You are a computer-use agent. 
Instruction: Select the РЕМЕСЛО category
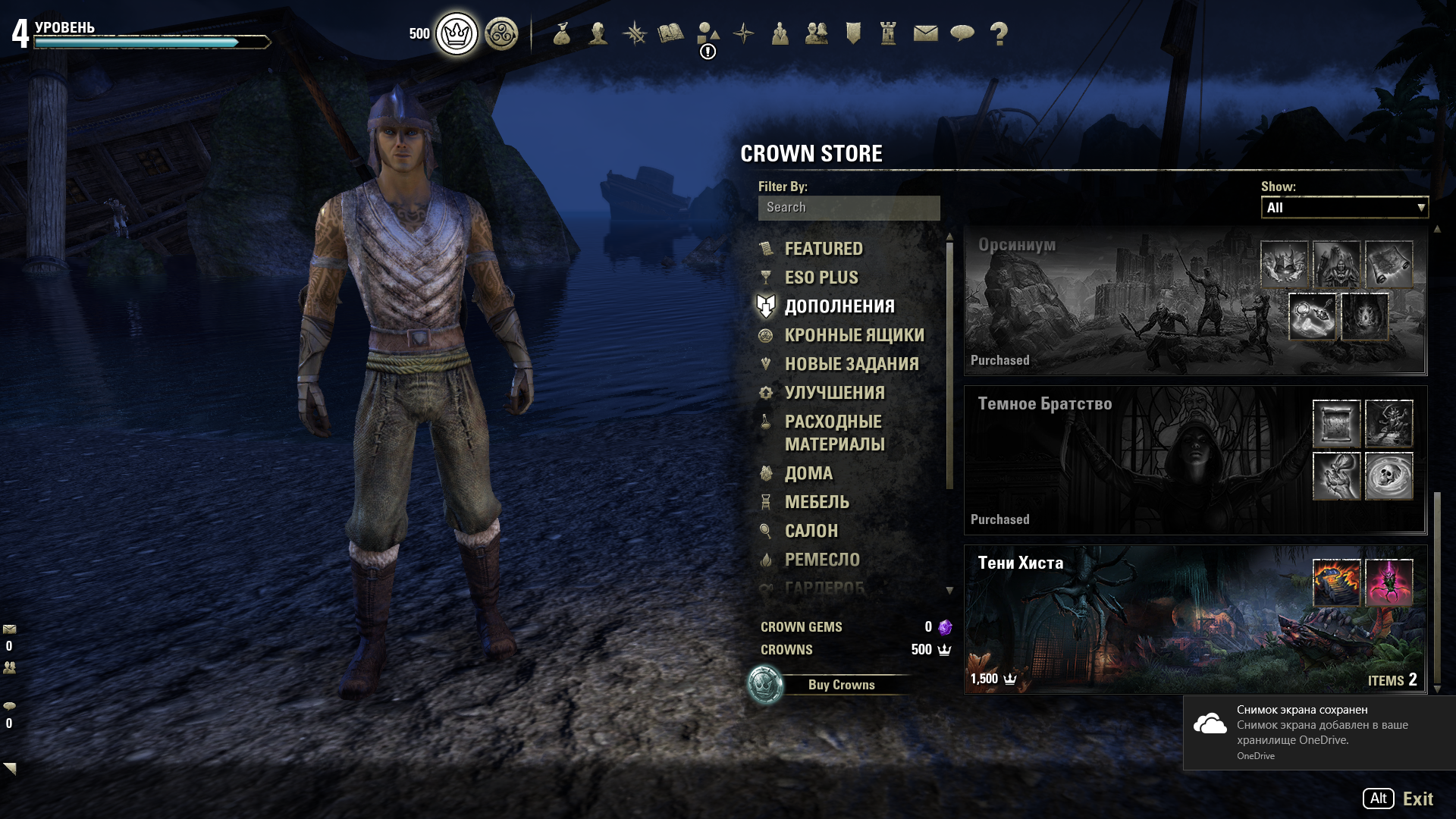(822, 560)
